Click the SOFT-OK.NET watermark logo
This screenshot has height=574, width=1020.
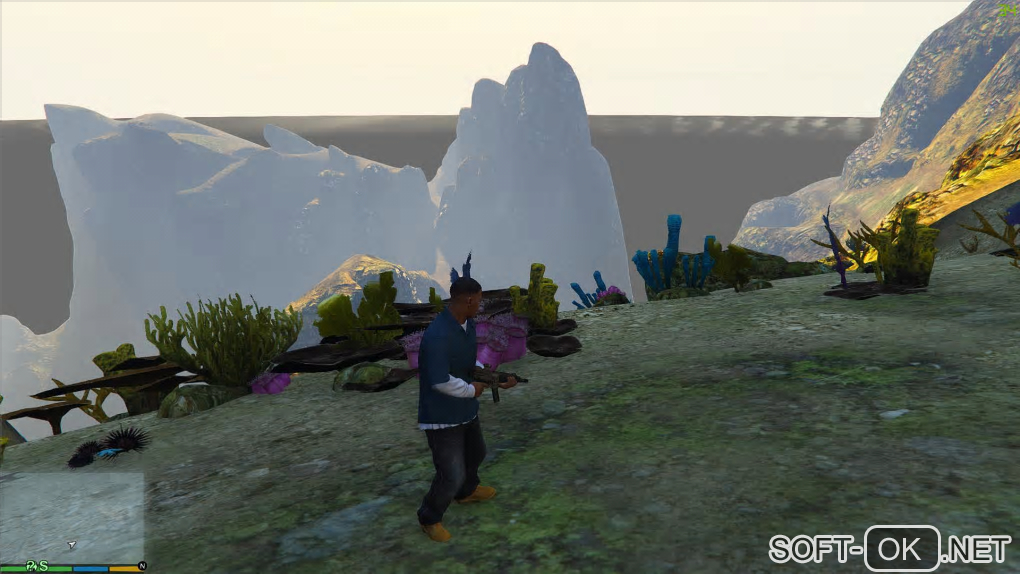point(890,548)
